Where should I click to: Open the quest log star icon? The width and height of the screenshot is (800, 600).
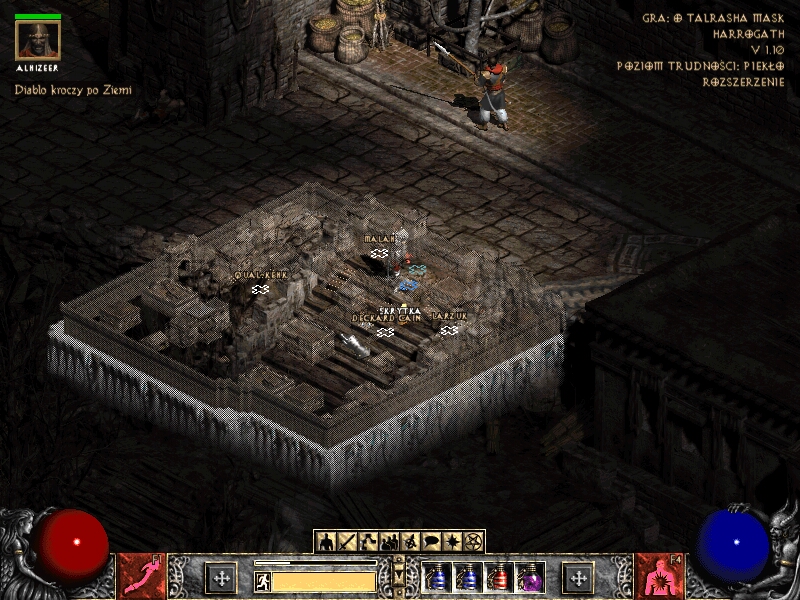point(452,542)
